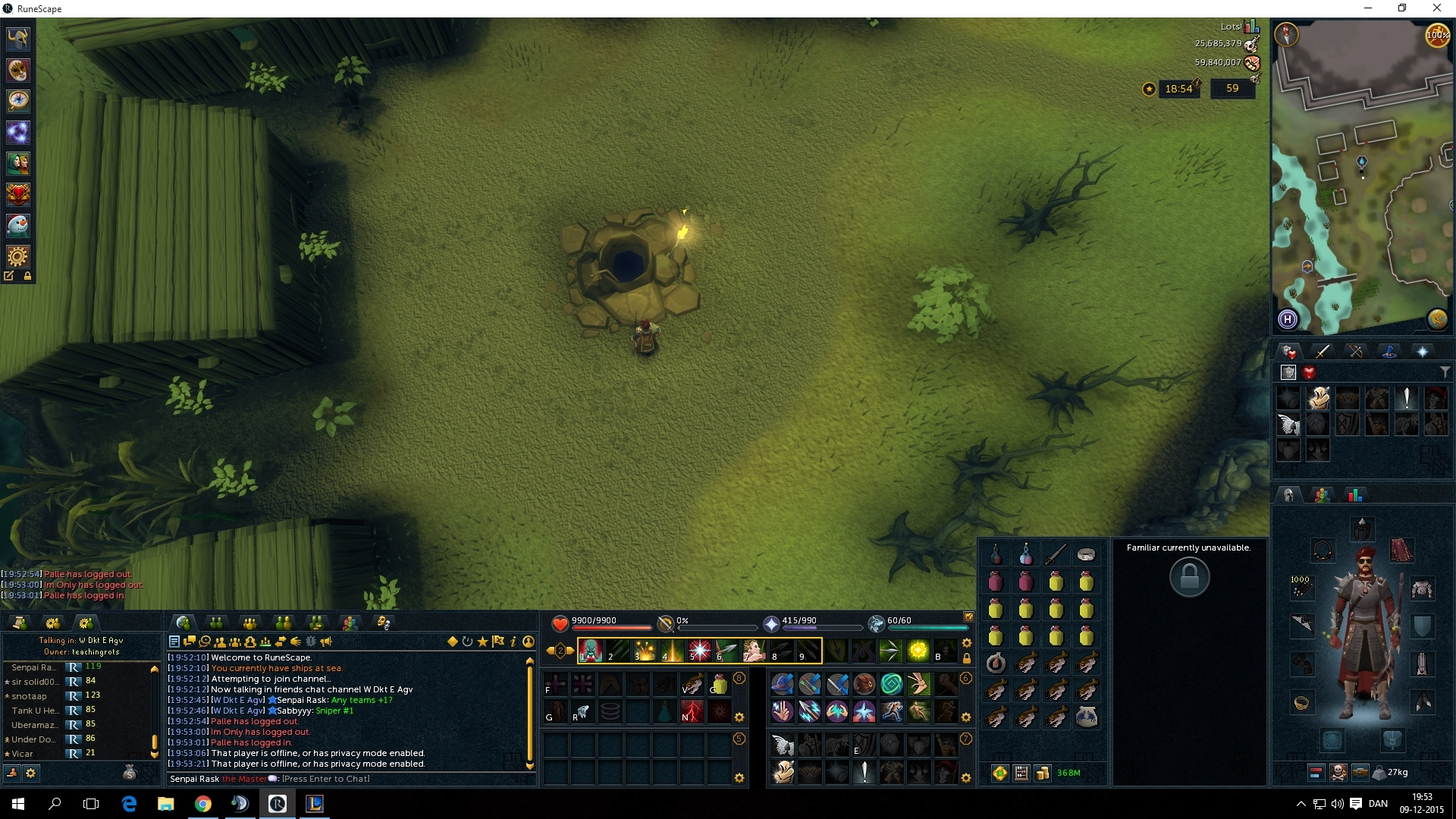This screenshot has width=1456, height=819.
Task: Toggle the action bar lock padlock
Action: click(x=965, y=658)
